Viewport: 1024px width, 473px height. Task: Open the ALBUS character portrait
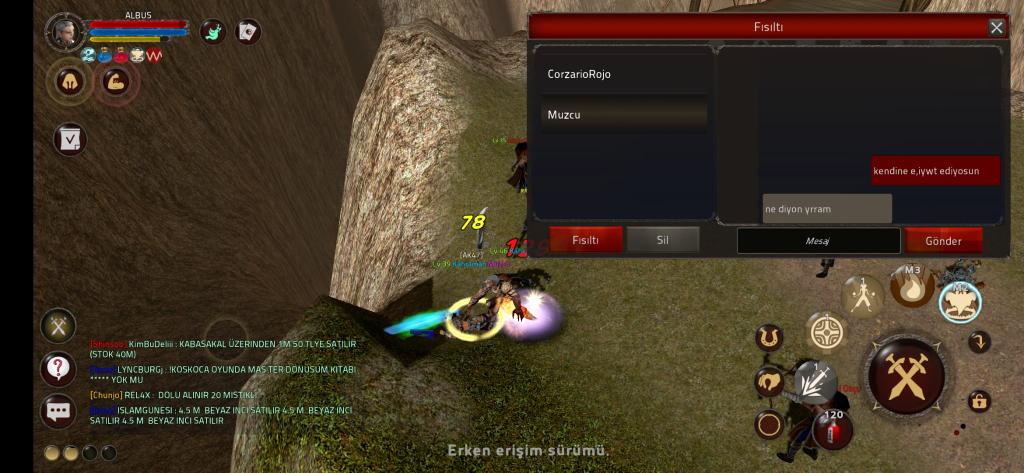point(65,32)
